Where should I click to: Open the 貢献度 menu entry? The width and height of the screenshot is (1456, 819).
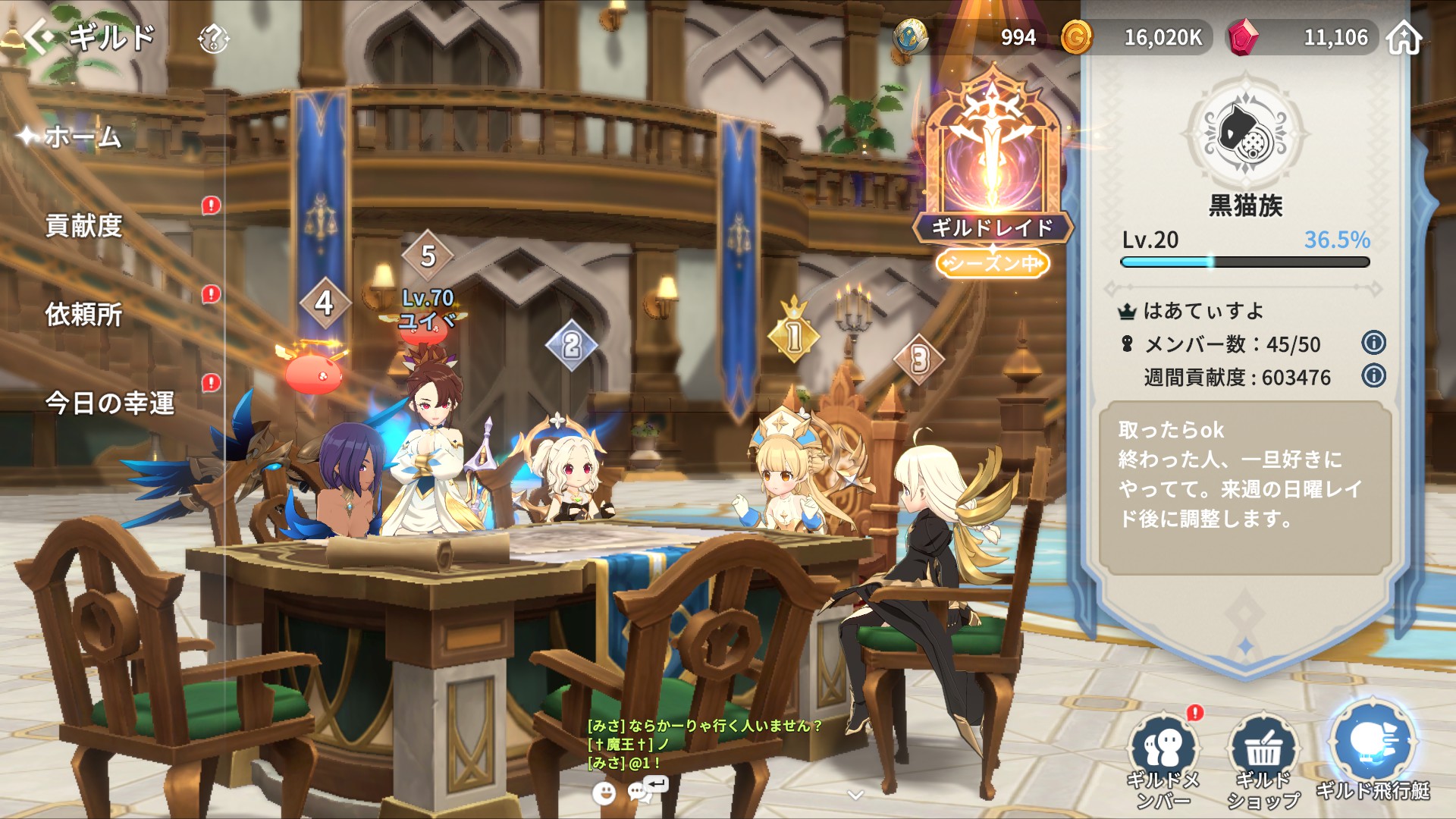pyautogui.click(x=84, y=225)
